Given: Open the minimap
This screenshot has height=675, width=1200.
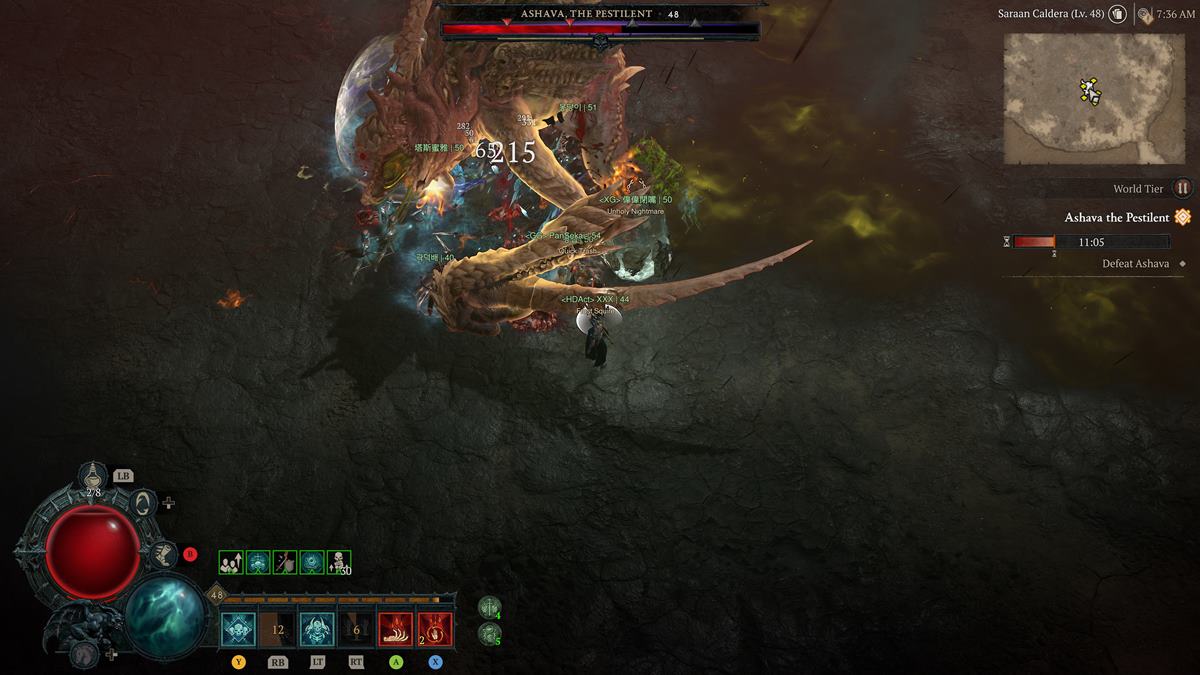Looking at the screenshot, I should pyautogui.click(x=1094, y=98).
